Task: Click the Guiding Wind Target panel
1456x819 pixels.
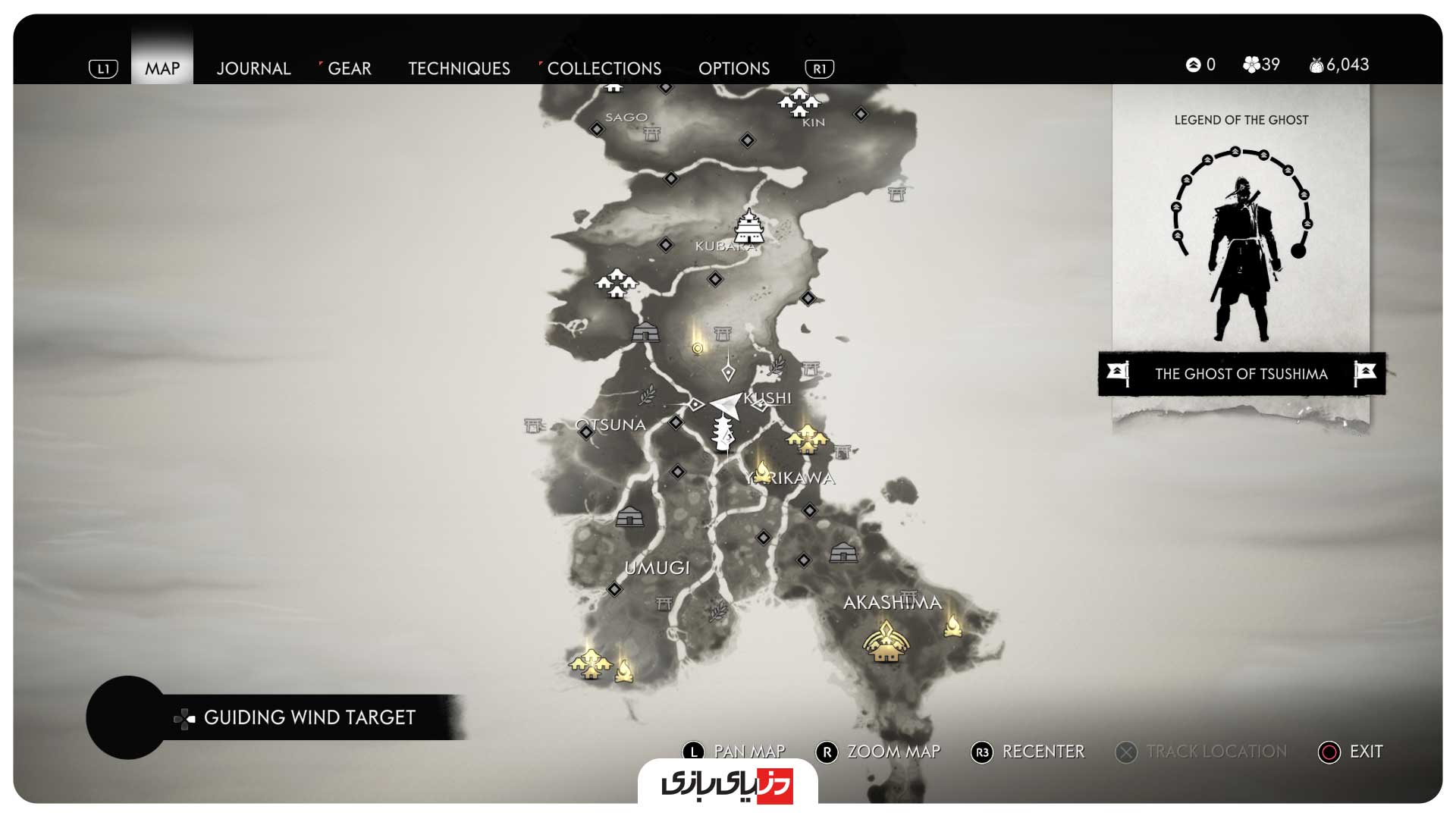Action: pos(309,717)
